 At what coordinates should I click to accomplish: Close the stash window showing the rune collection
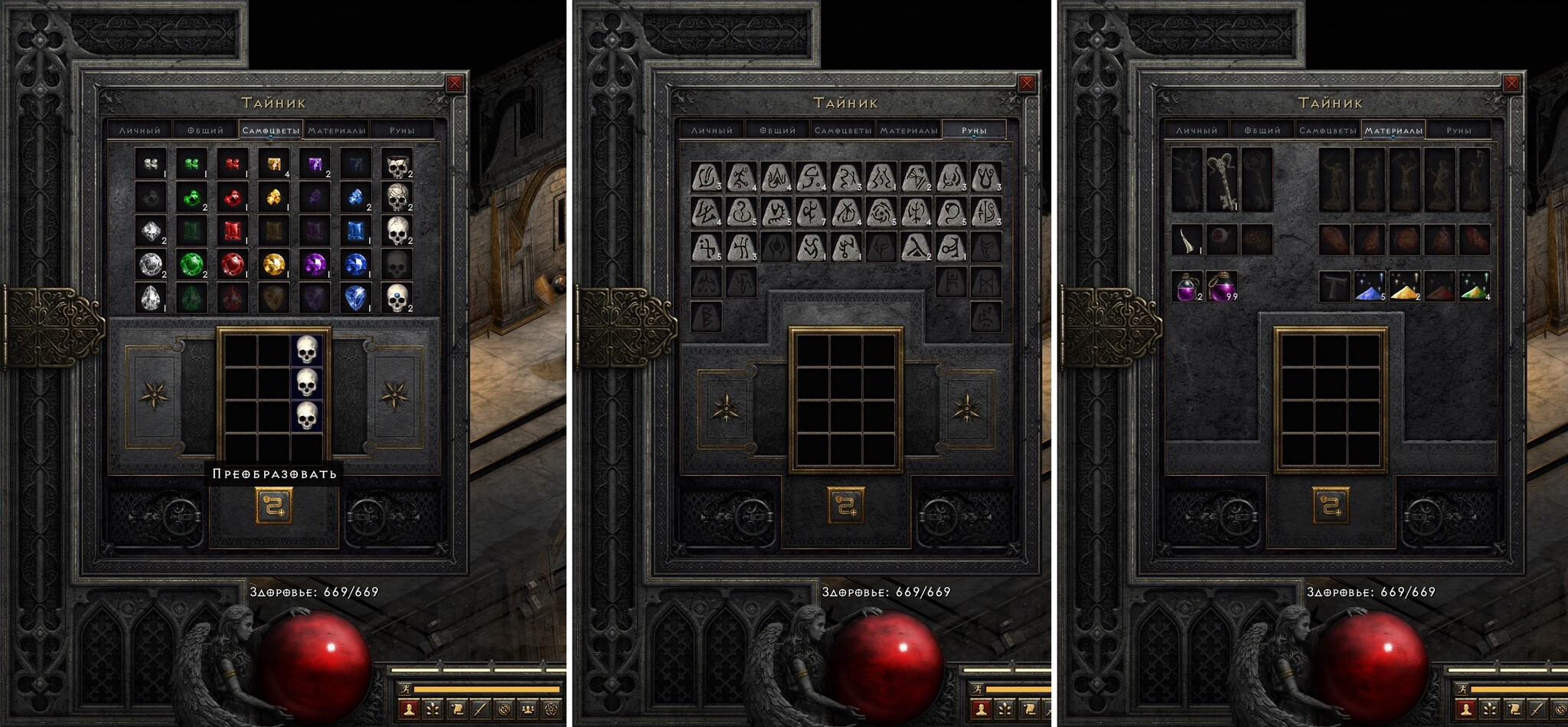click(x=1027, y=84)
